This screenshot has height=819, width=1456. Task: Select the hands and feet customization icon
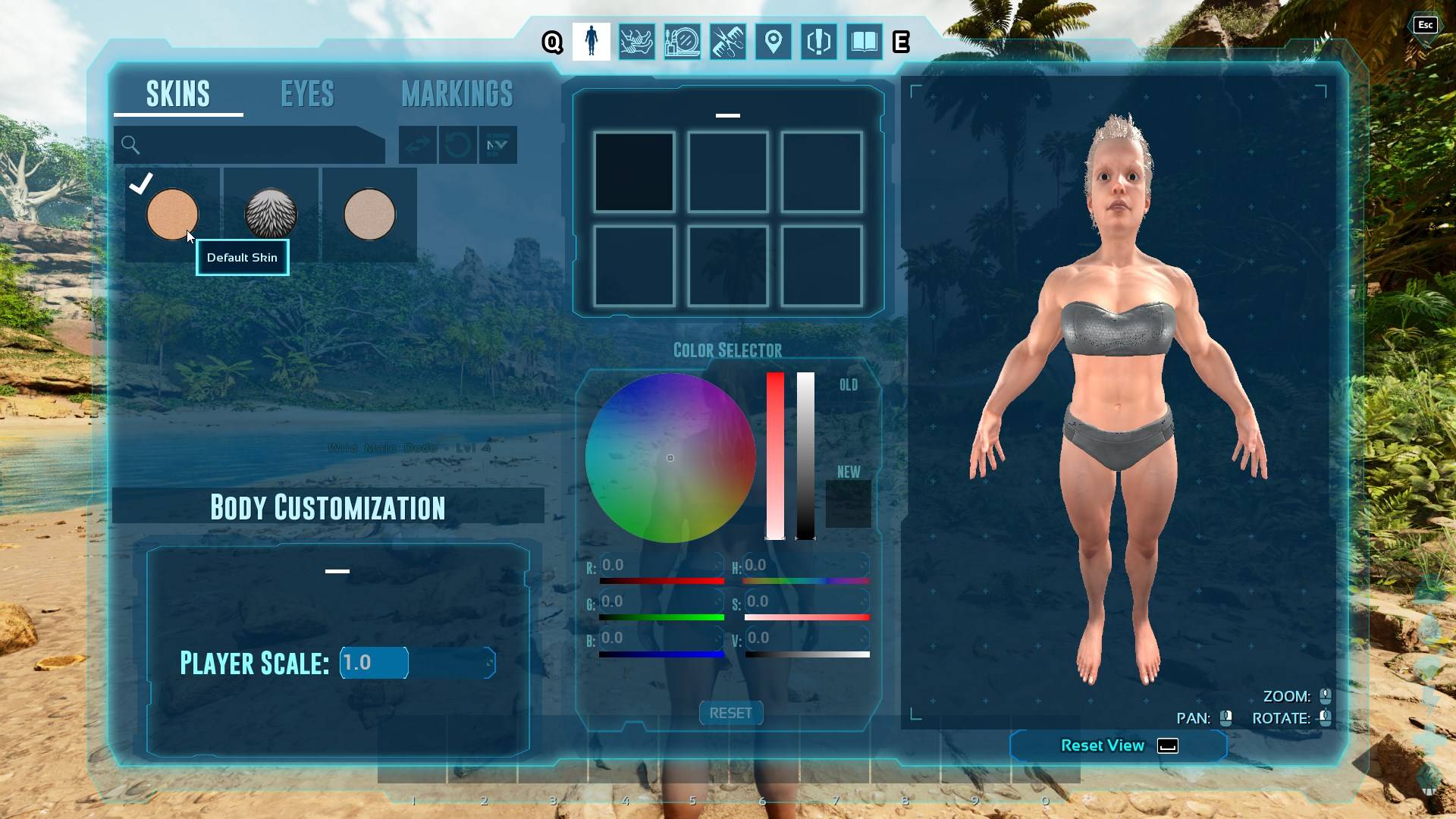(x=637, y=42)
